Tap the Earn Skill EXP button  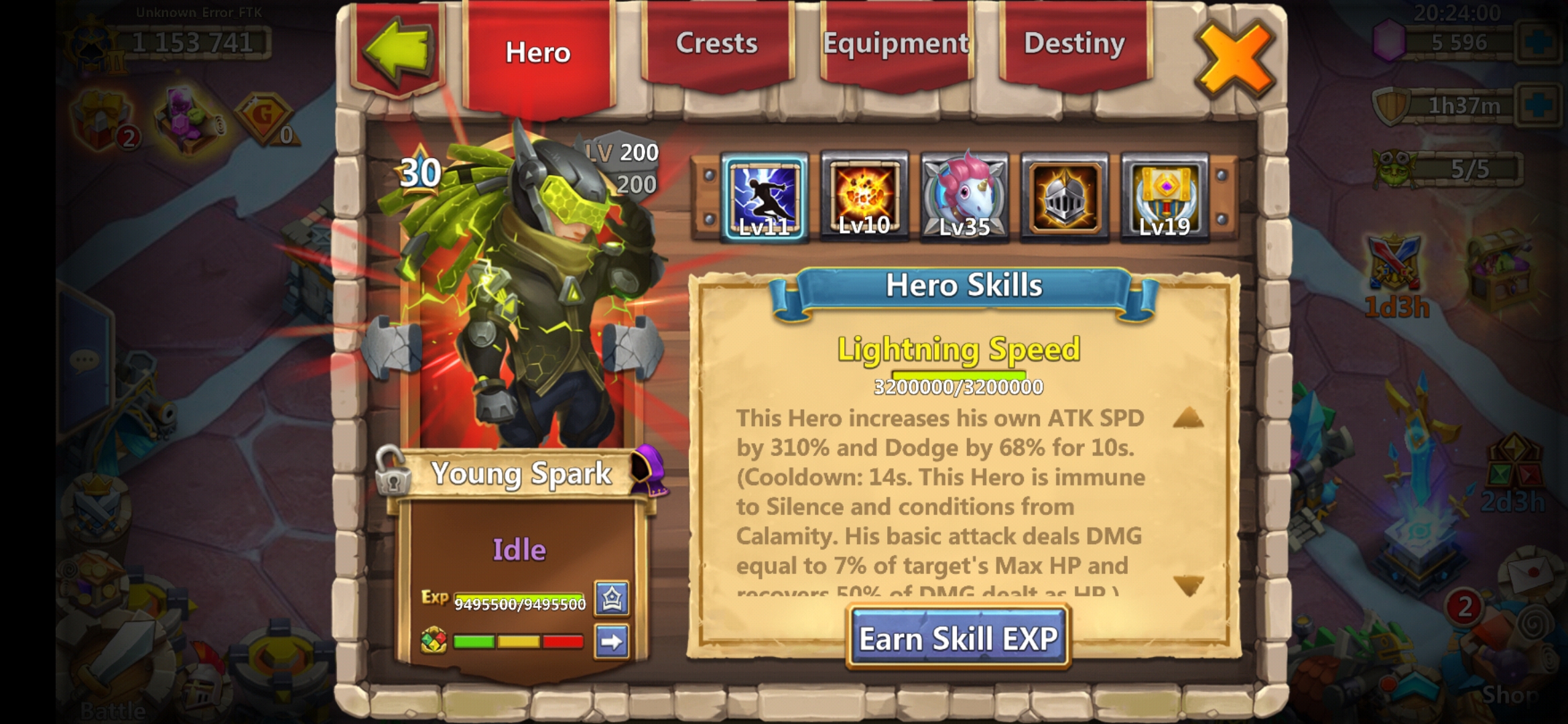(x=958, y=638)
